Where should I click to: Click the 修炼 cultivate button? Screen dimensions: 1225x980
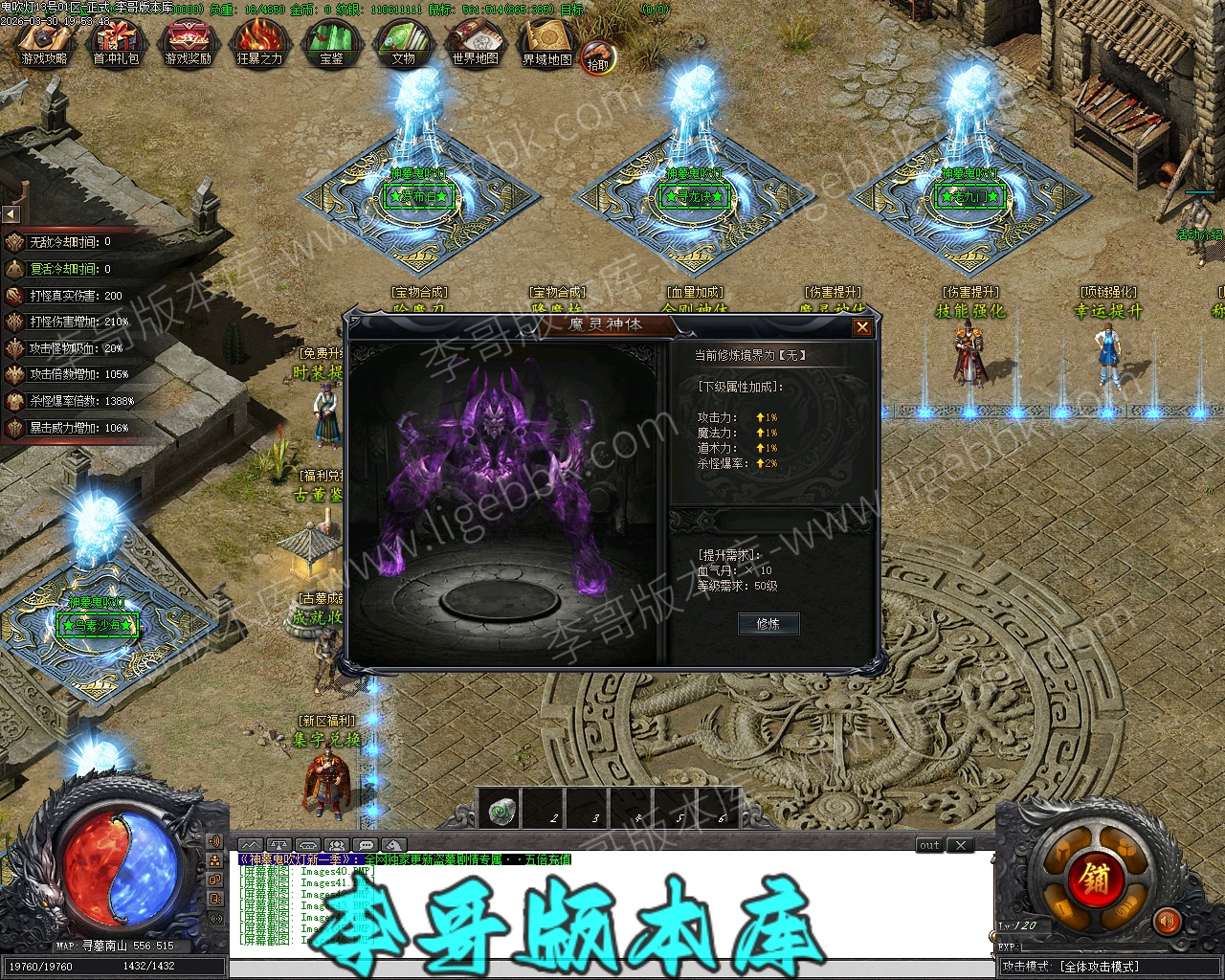coord(768,624)
